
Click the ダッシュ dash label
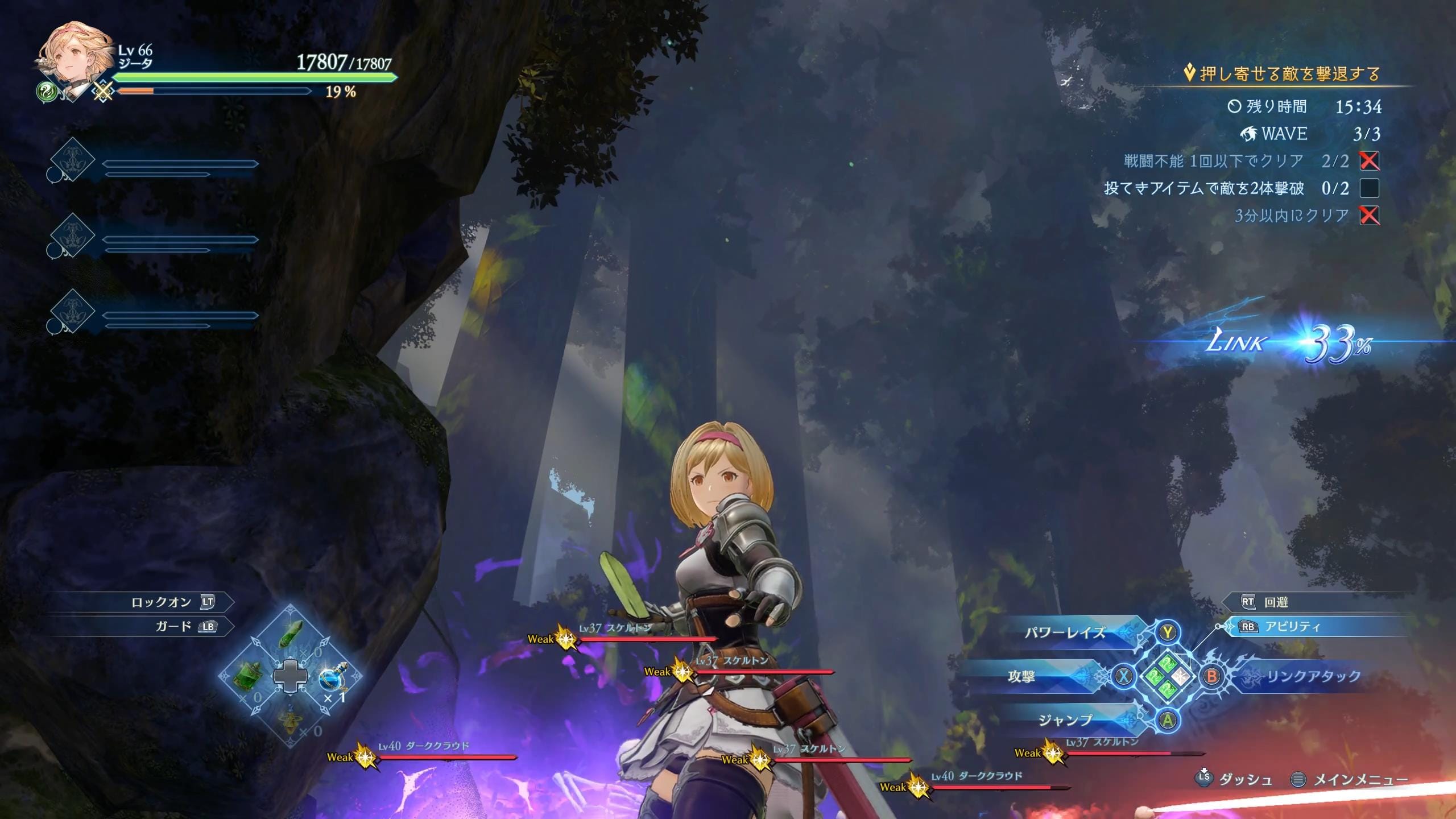pyautogui.click(x=1245, y=780)
